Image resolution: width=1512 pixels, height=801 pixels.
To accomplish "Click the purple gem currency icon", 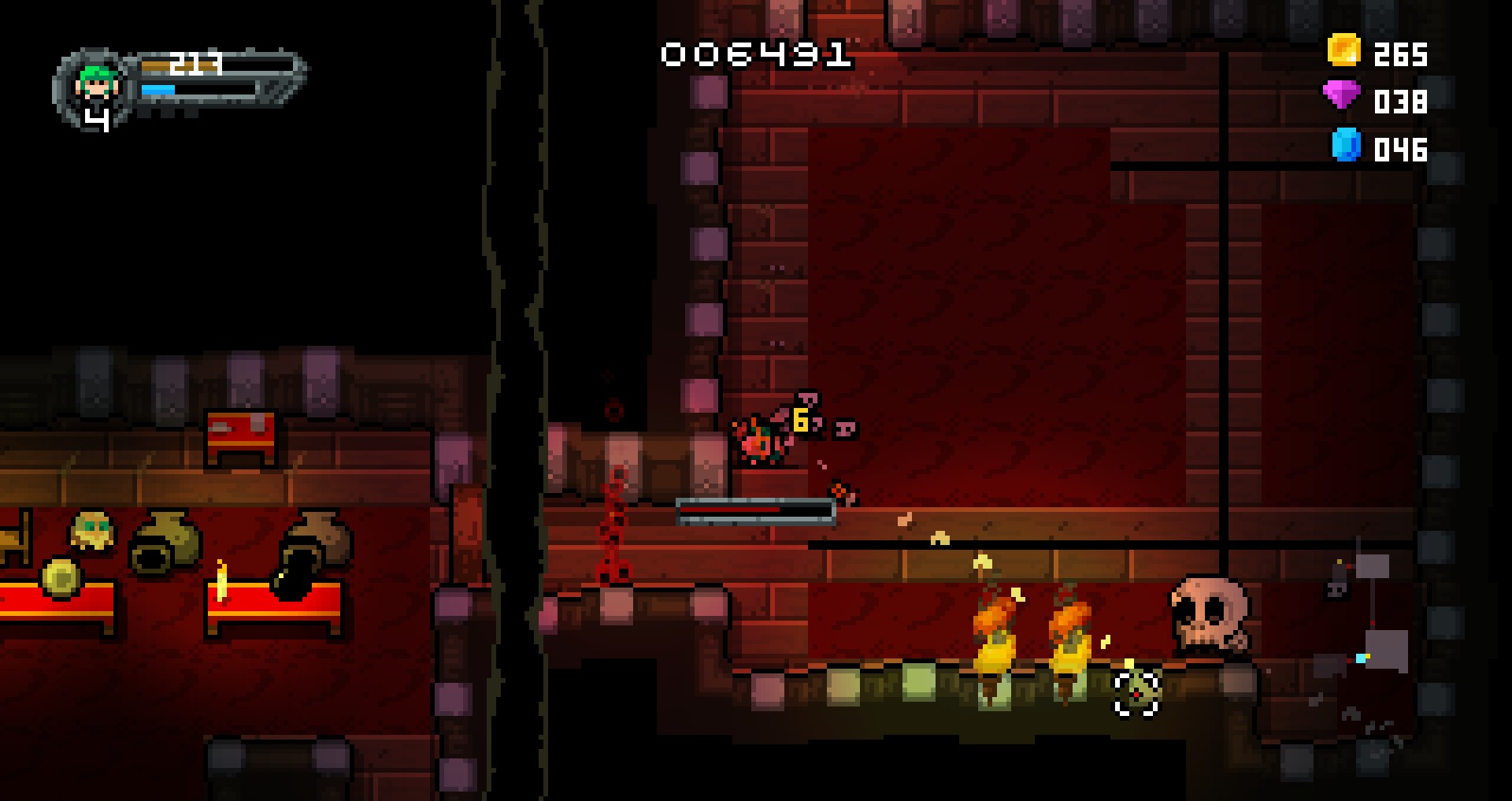I will [1341, 97].
